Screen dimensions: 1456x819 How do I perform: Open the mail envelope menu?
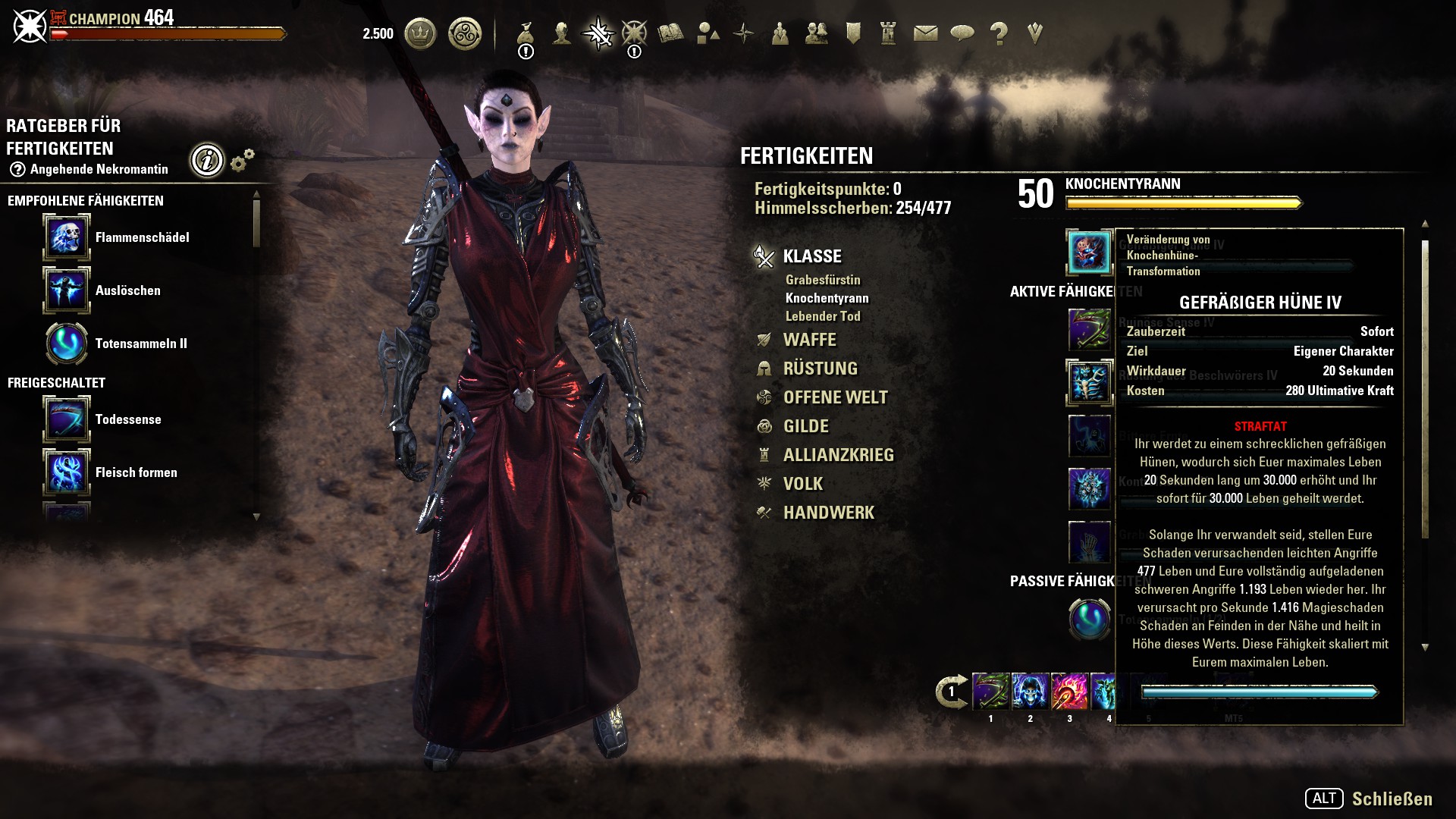point(925,33)
